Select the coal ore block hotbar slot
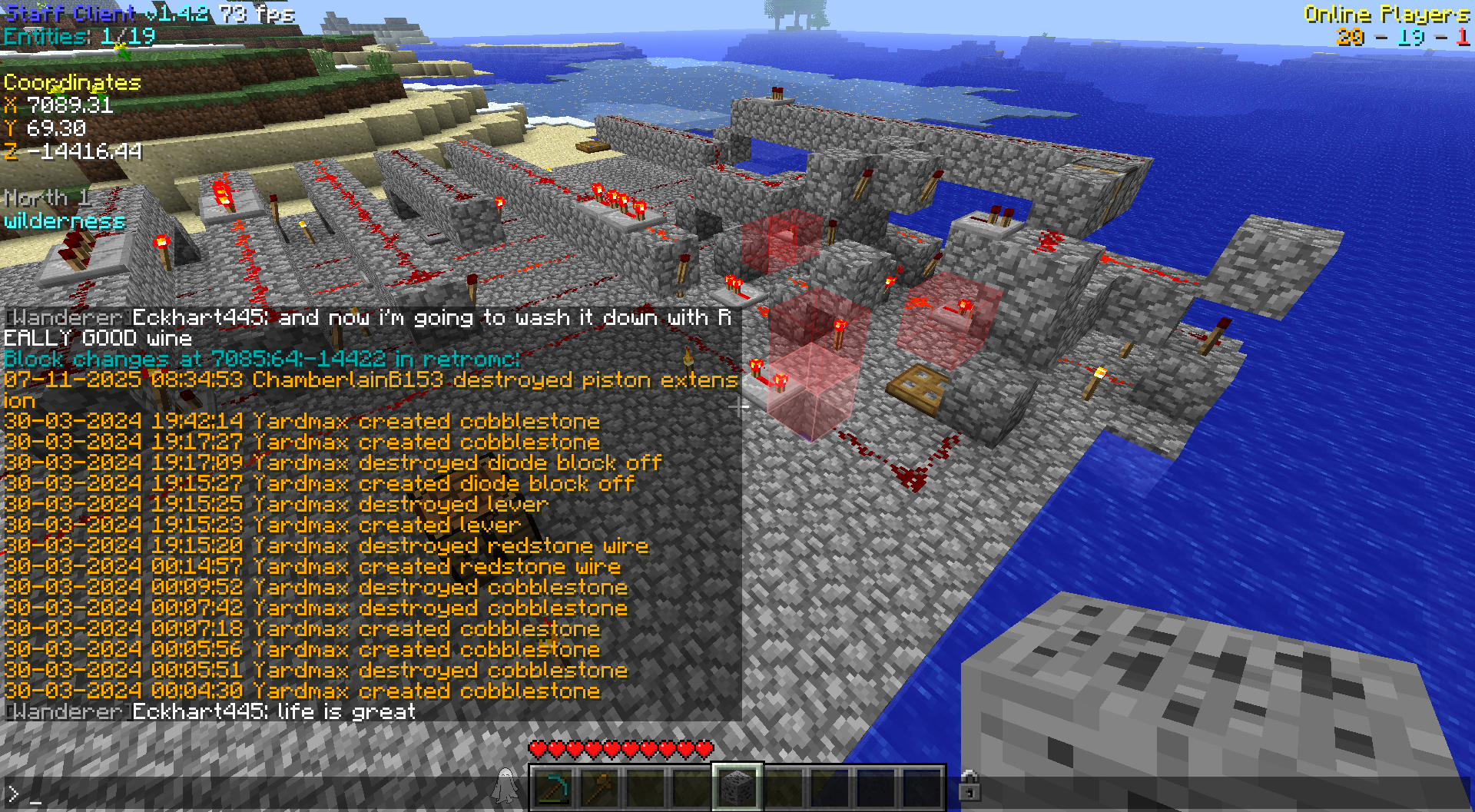 click(737, 787)
